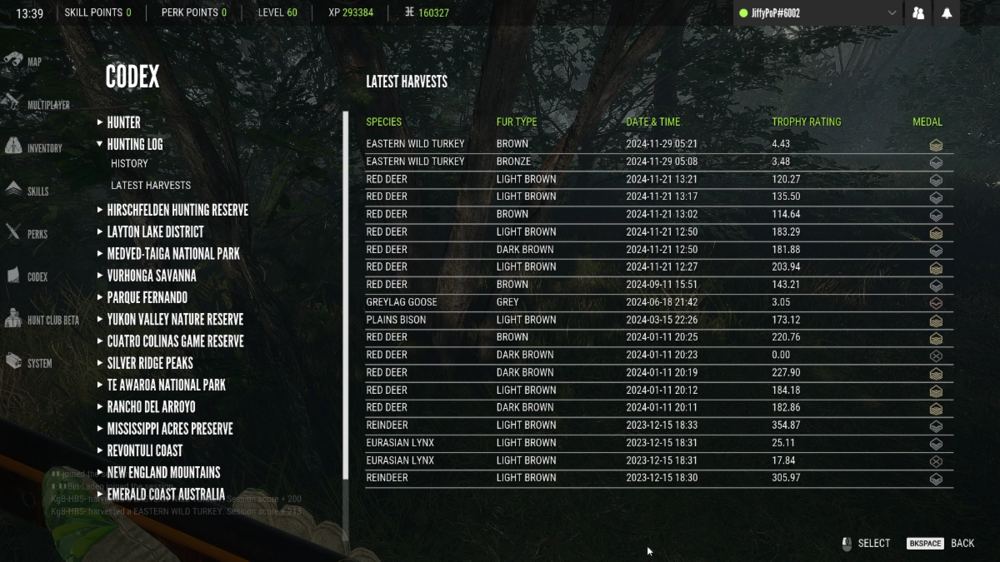Open the Inventory section
Screen dimensions: 1000x562
pyautogui.click(x=34, y=148)
